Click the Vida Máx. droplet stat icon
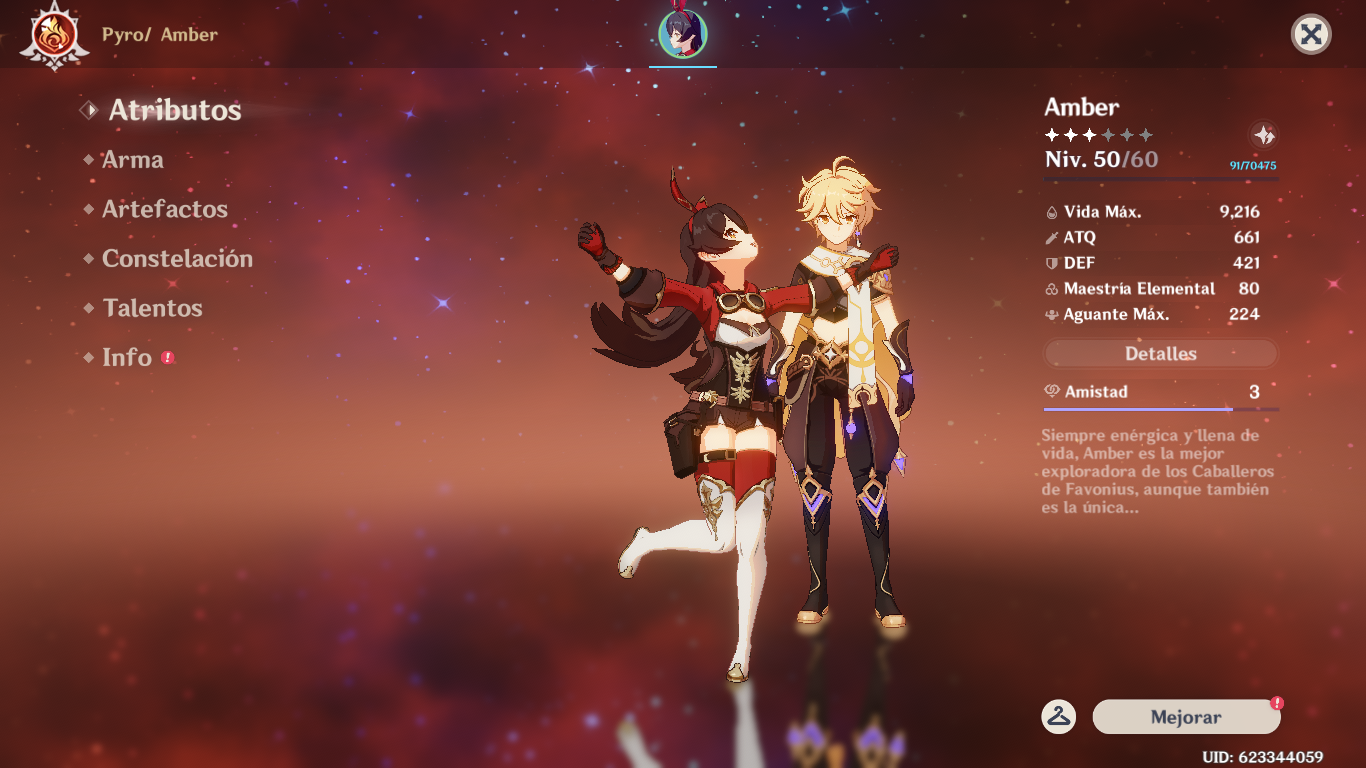1366x768 pixels. [1053, 211]
